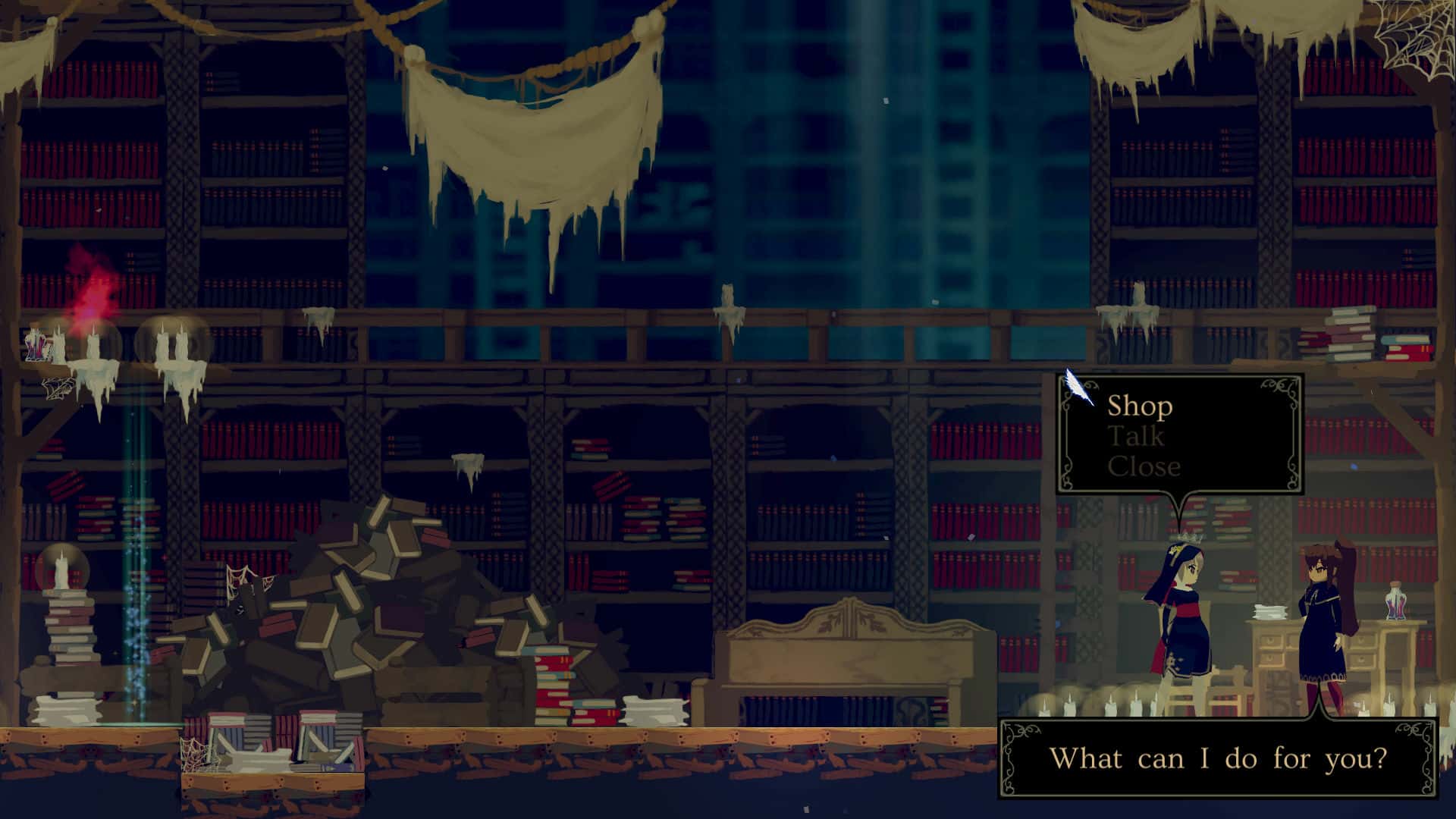The width and height of the screenshot is (1456, 819).
Task: Click the speech bubble tail under the menu
Action: click(x=1178, y=504)
